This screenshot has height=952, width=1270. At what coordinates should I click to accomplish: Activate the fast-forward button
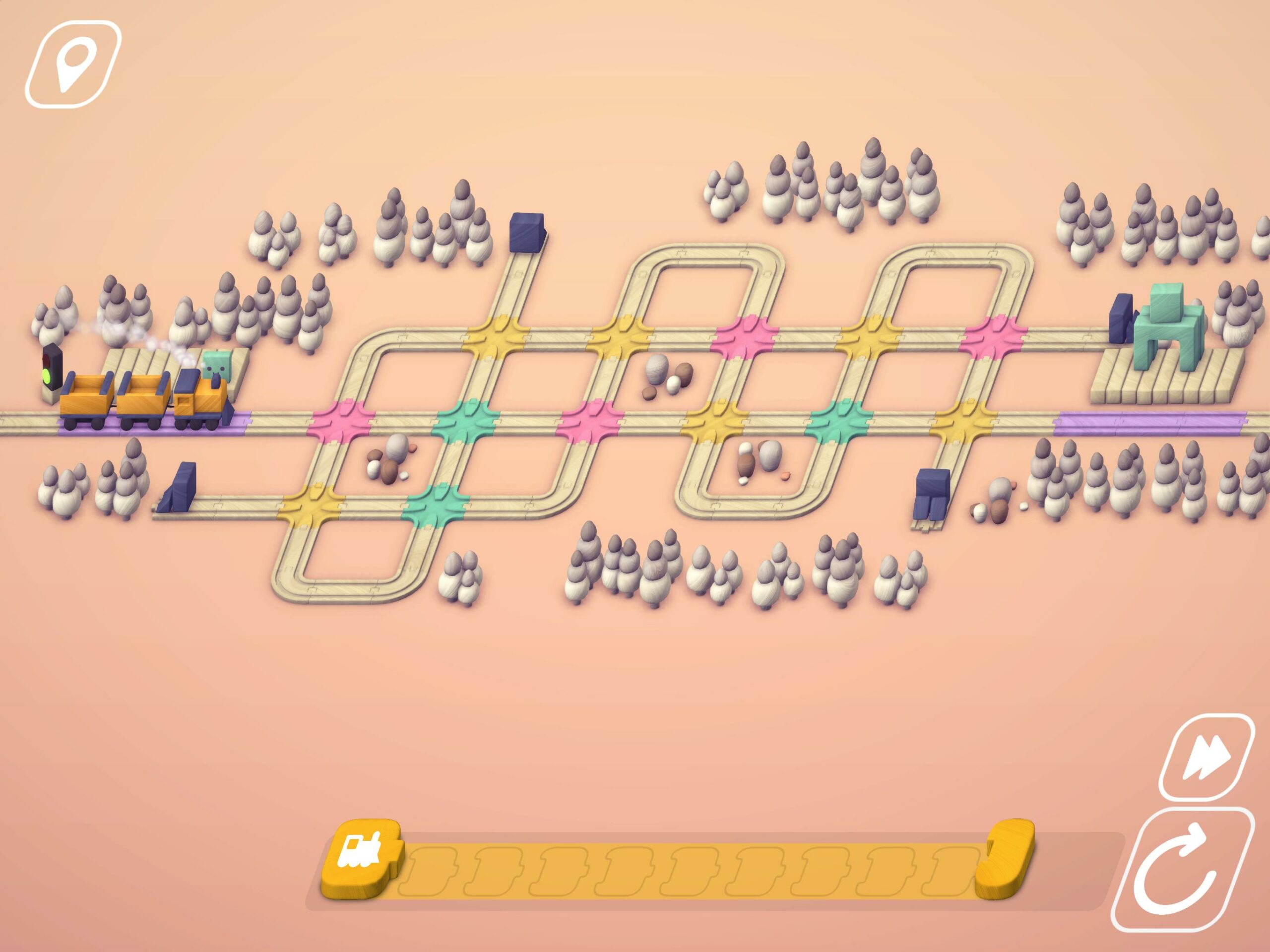1206,757
